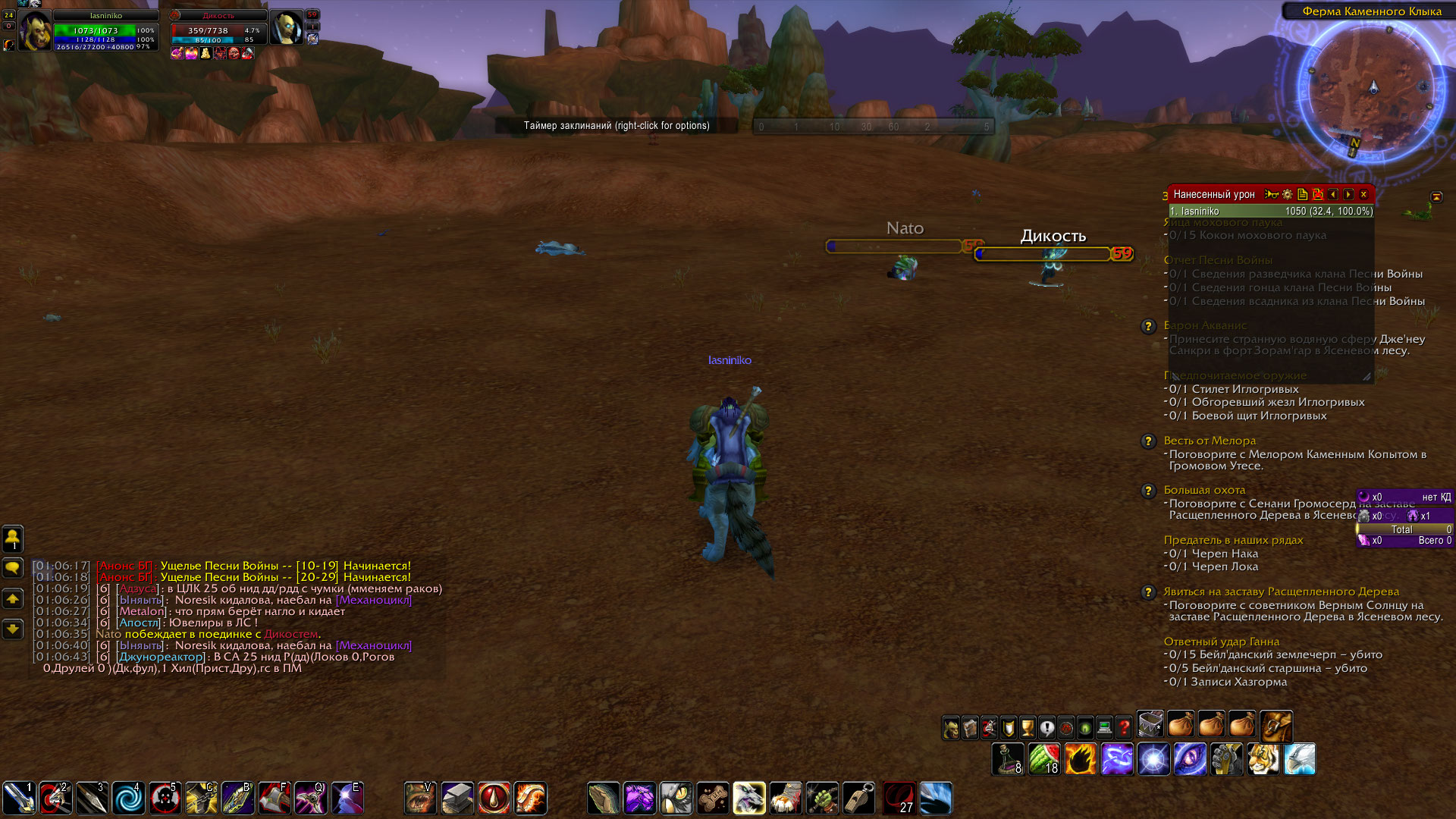Summon the white gryphon mount
This screenshot has height=819, width=1456.
[1299, 760]
